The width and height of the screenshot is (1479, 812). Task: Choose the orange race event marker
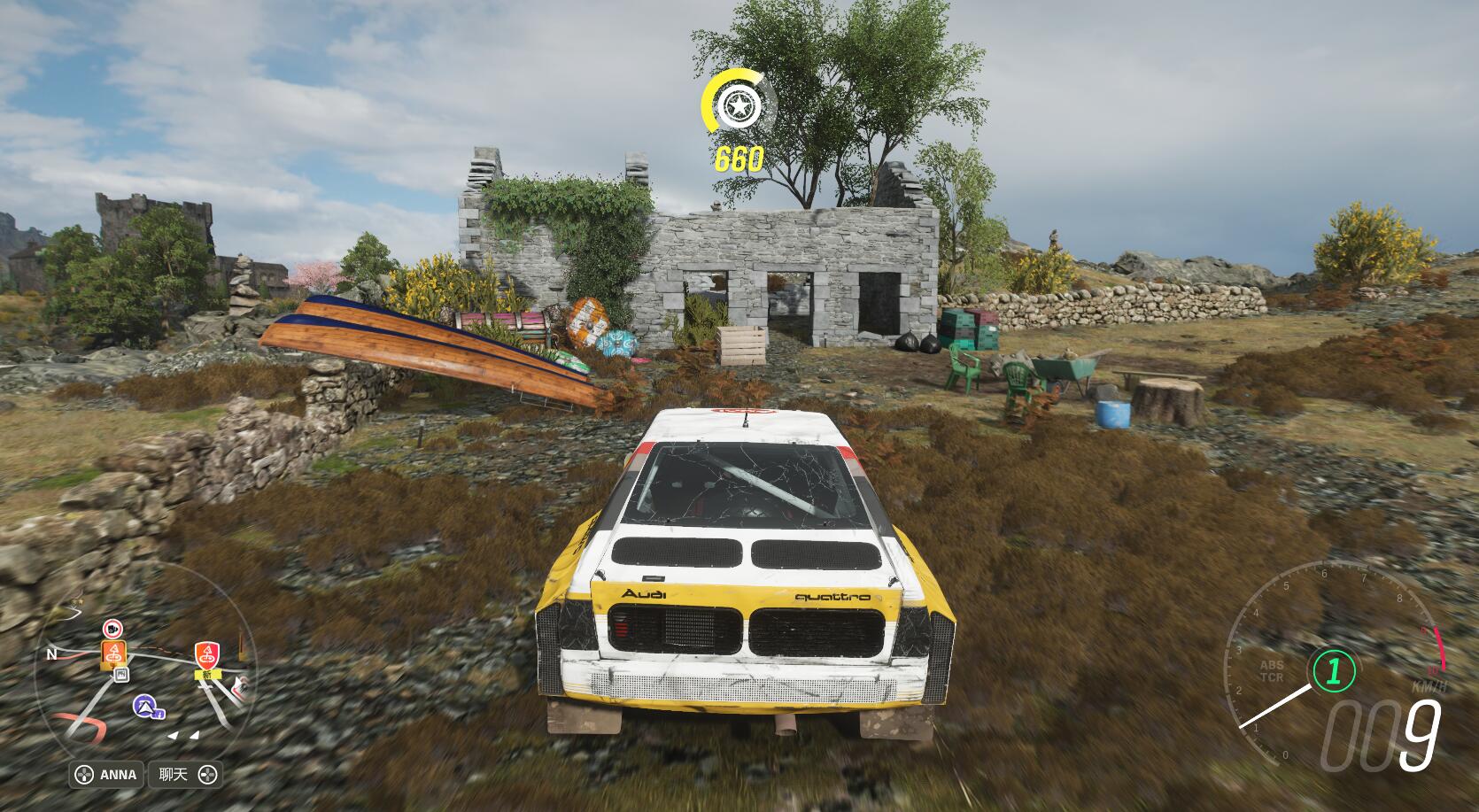115,653
